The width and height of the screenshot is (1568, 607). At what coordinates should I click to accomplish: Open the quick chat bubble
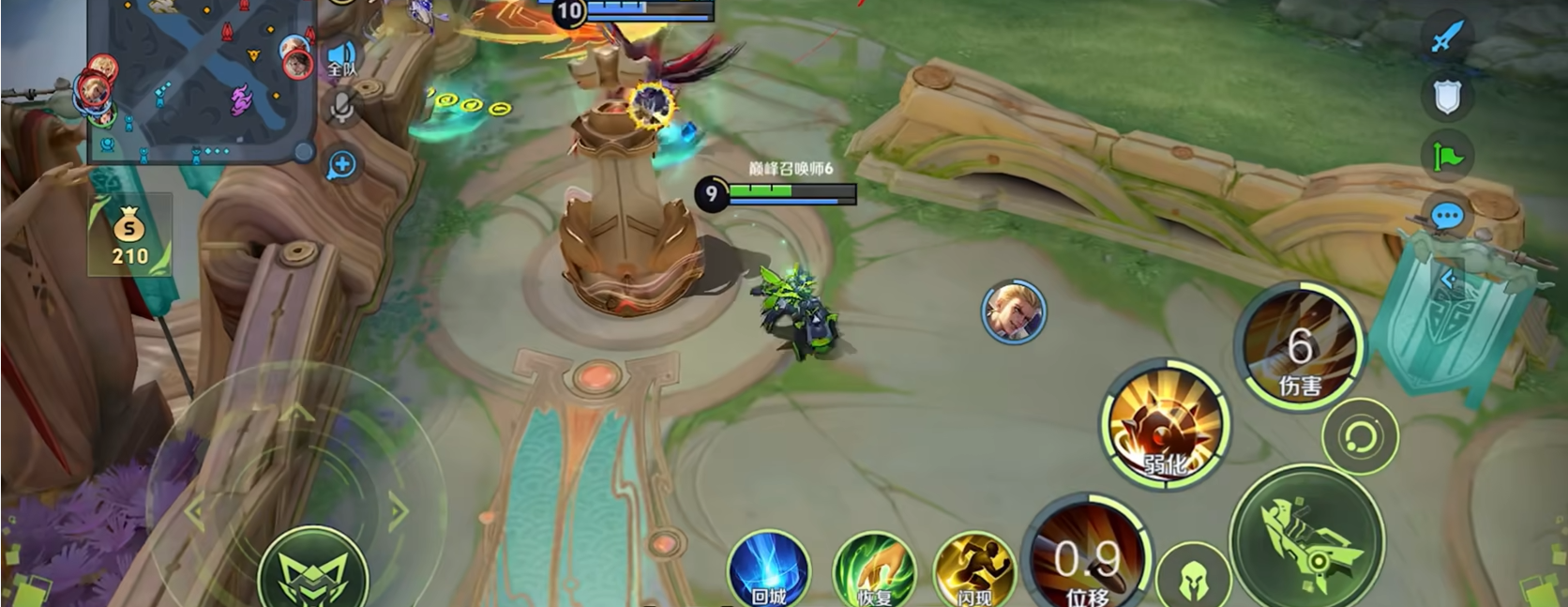pos(1447,217)
